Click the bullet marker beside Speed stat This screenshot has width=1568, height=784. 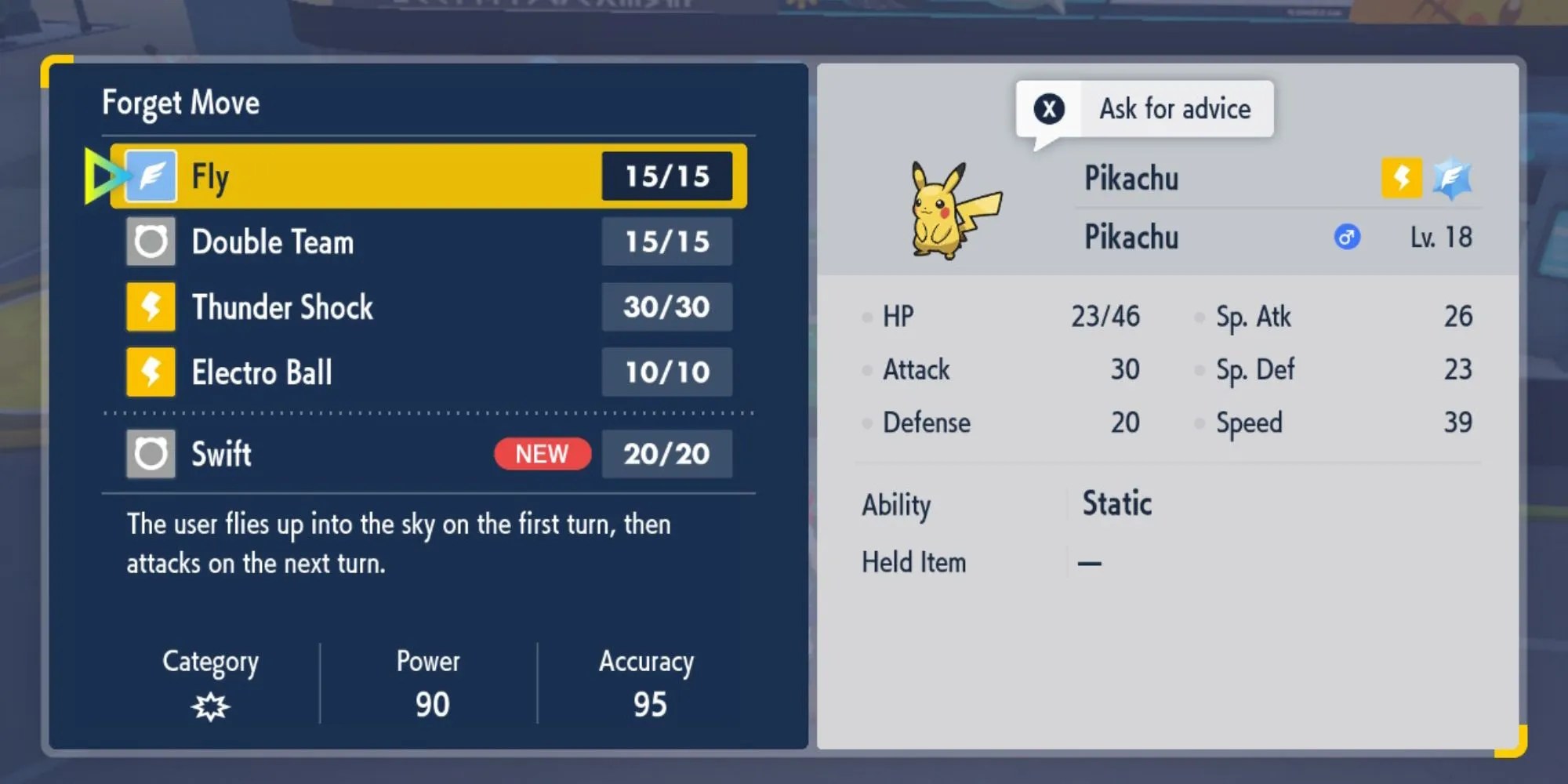click(1198, 423)
